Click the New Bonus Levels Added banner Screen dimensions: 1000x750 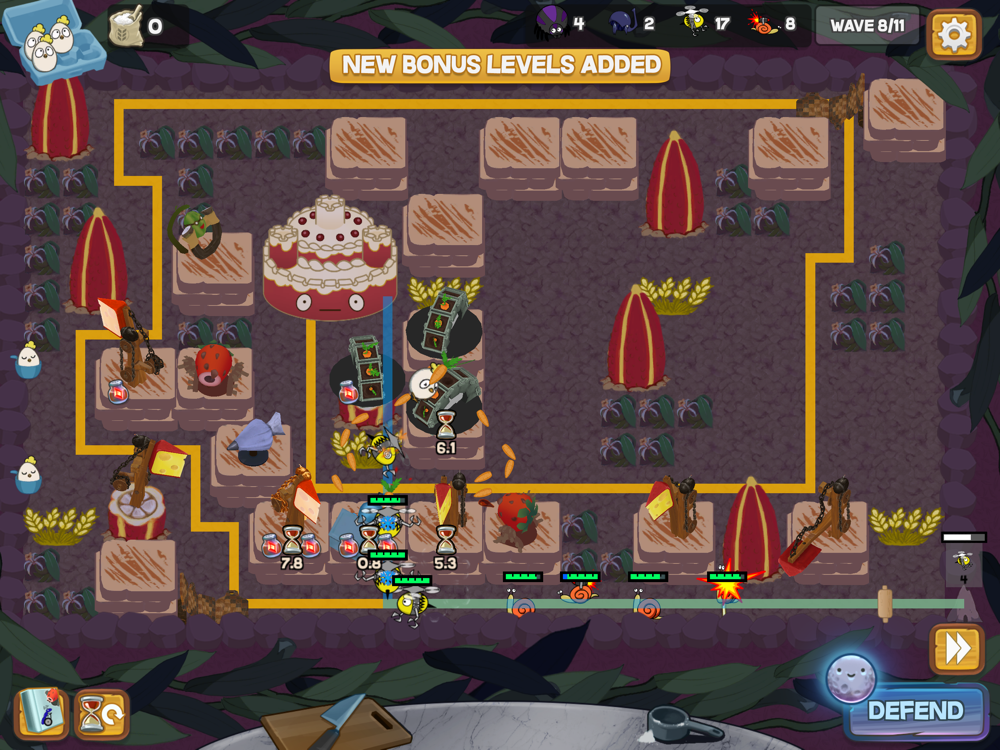point(500,65)
